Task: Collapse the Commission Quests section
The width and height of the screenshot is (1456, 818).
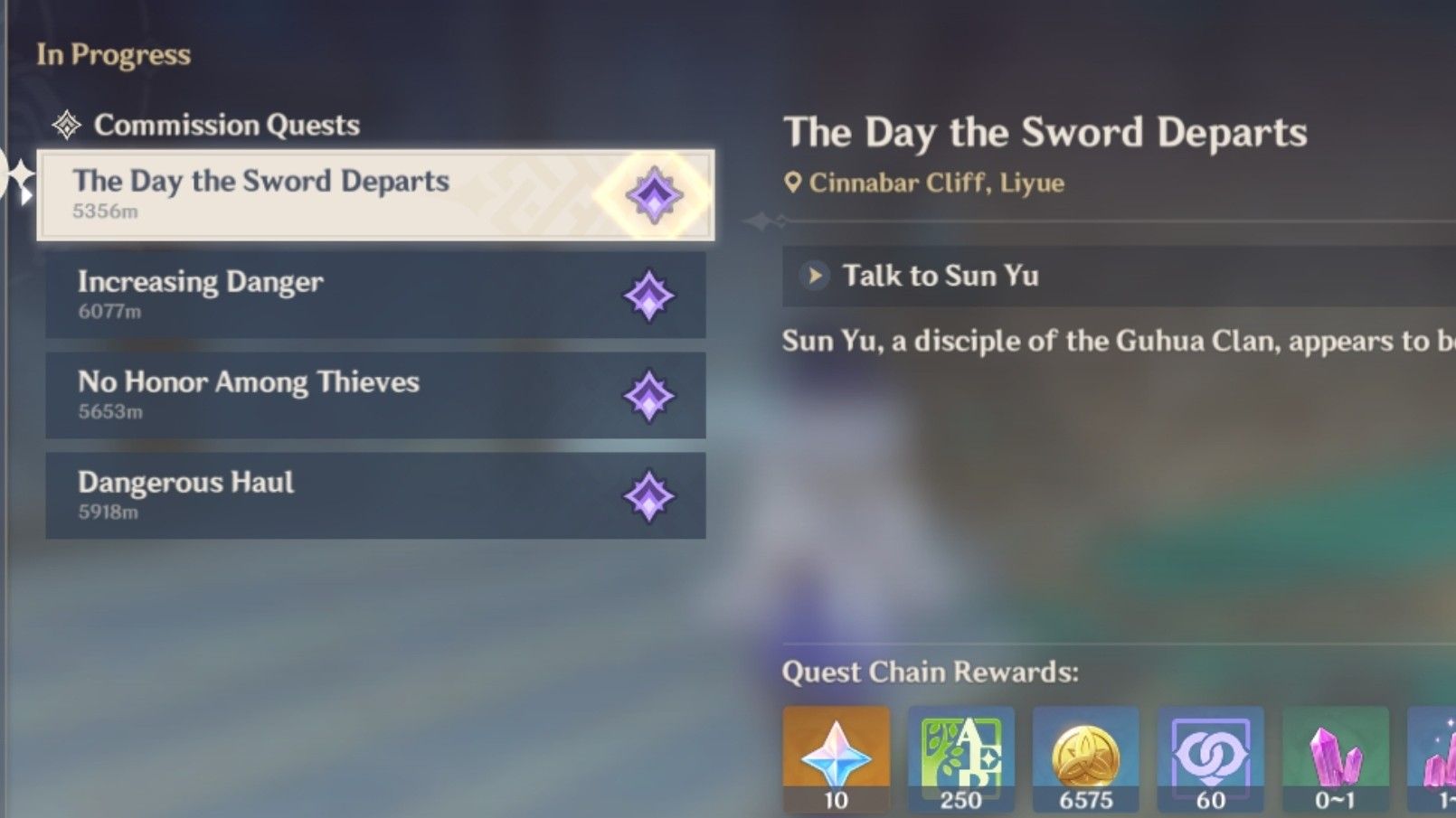Action: coord(226,124)
